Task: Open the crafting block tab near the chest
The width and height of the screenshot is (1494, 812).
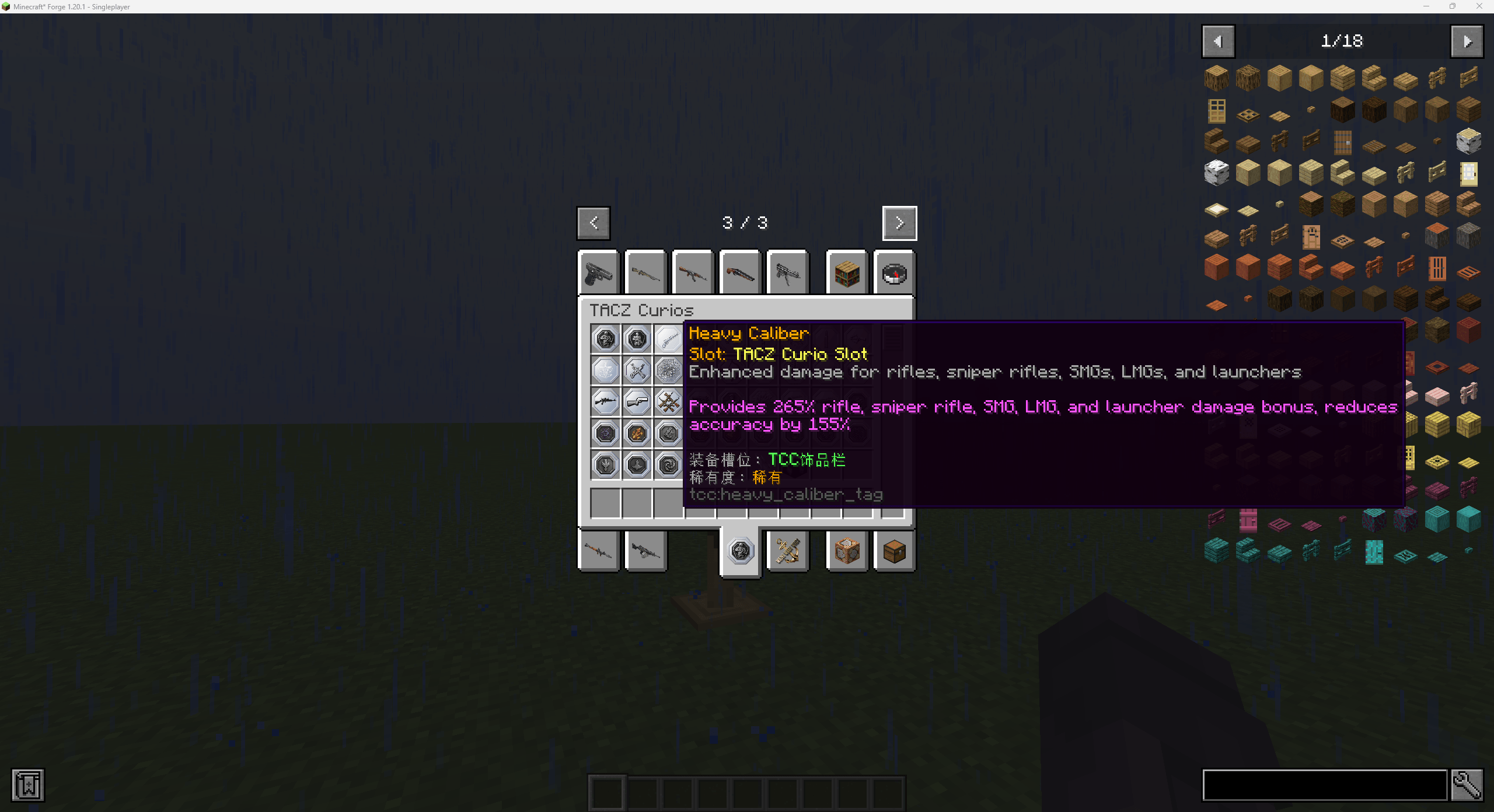Action: coord(847,551)
